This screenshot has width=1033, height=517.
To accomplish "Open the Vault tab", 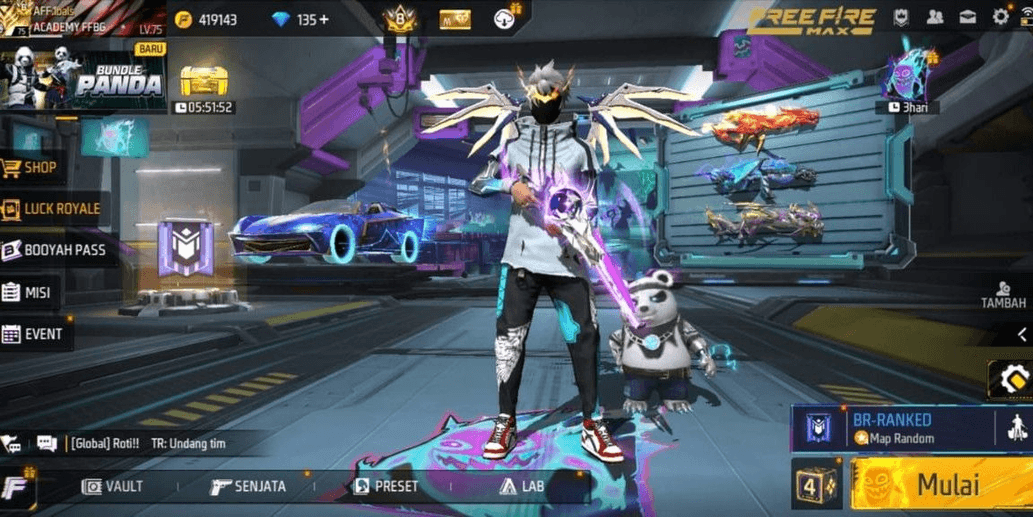I will (112, 487).
